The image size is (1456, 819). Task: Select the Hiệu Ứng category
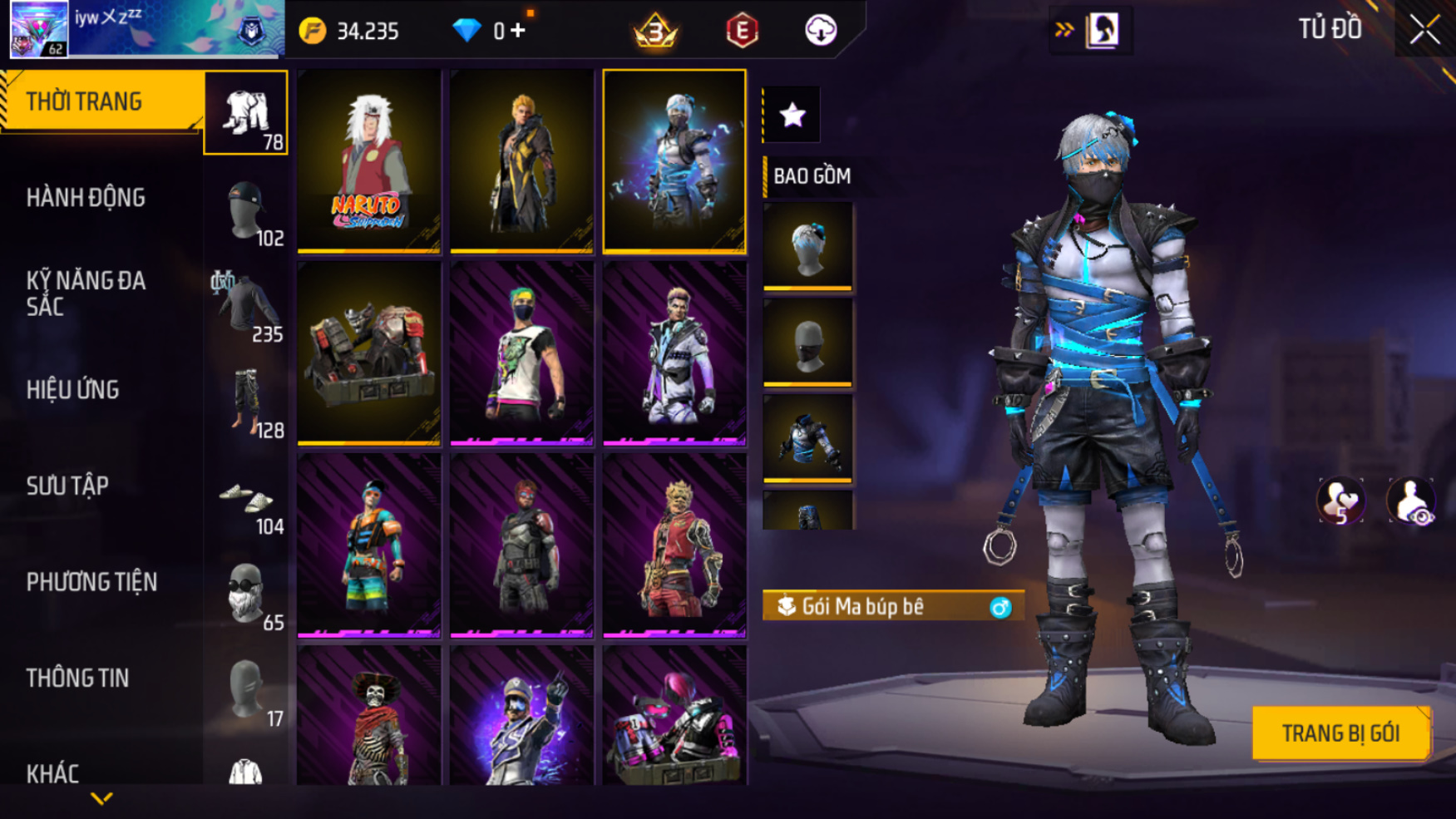point(73,390)
